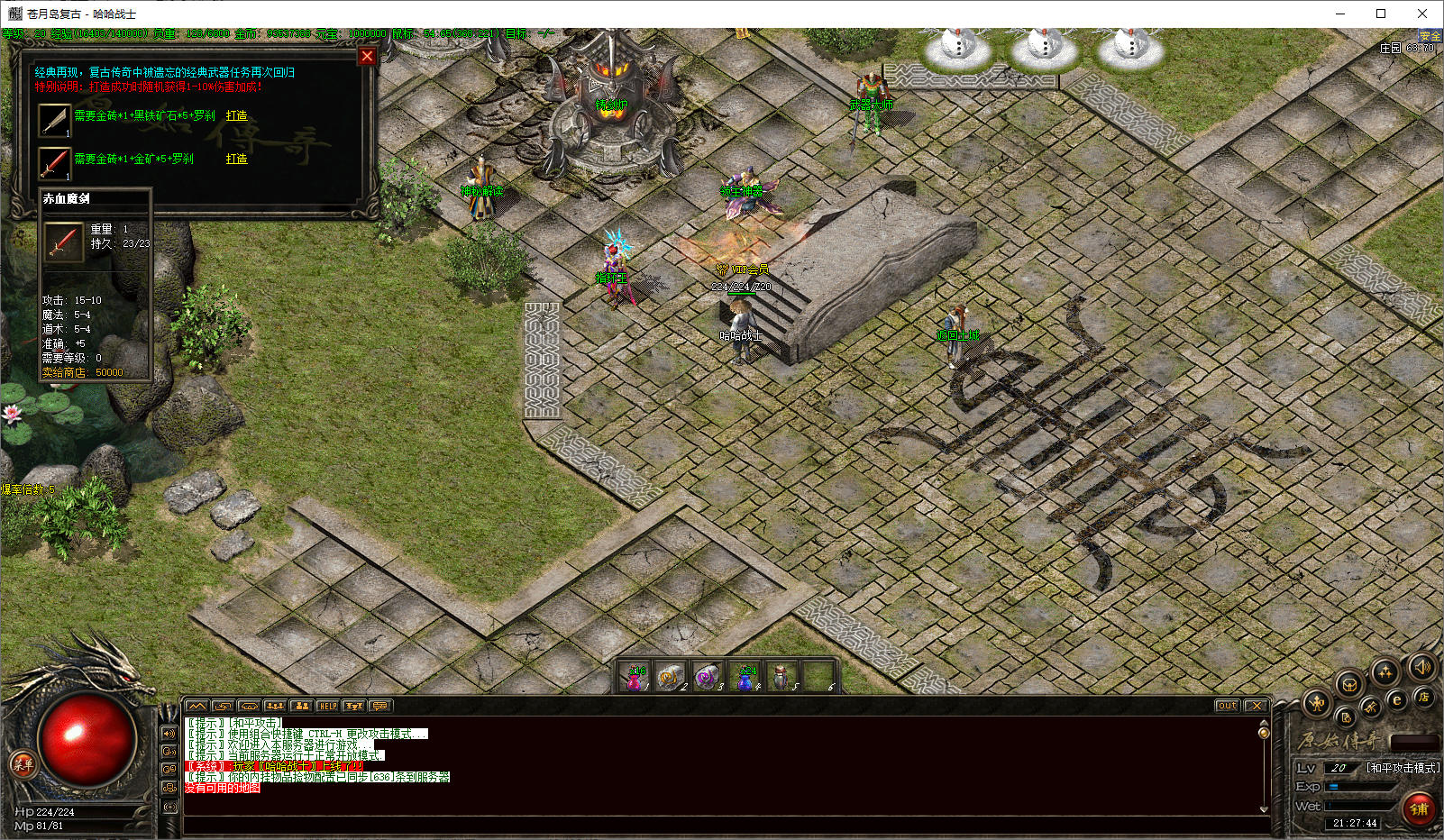Screen dimensions: 1444x840
Task: Maximize the game window
Action: click(x=1380, y=14)
